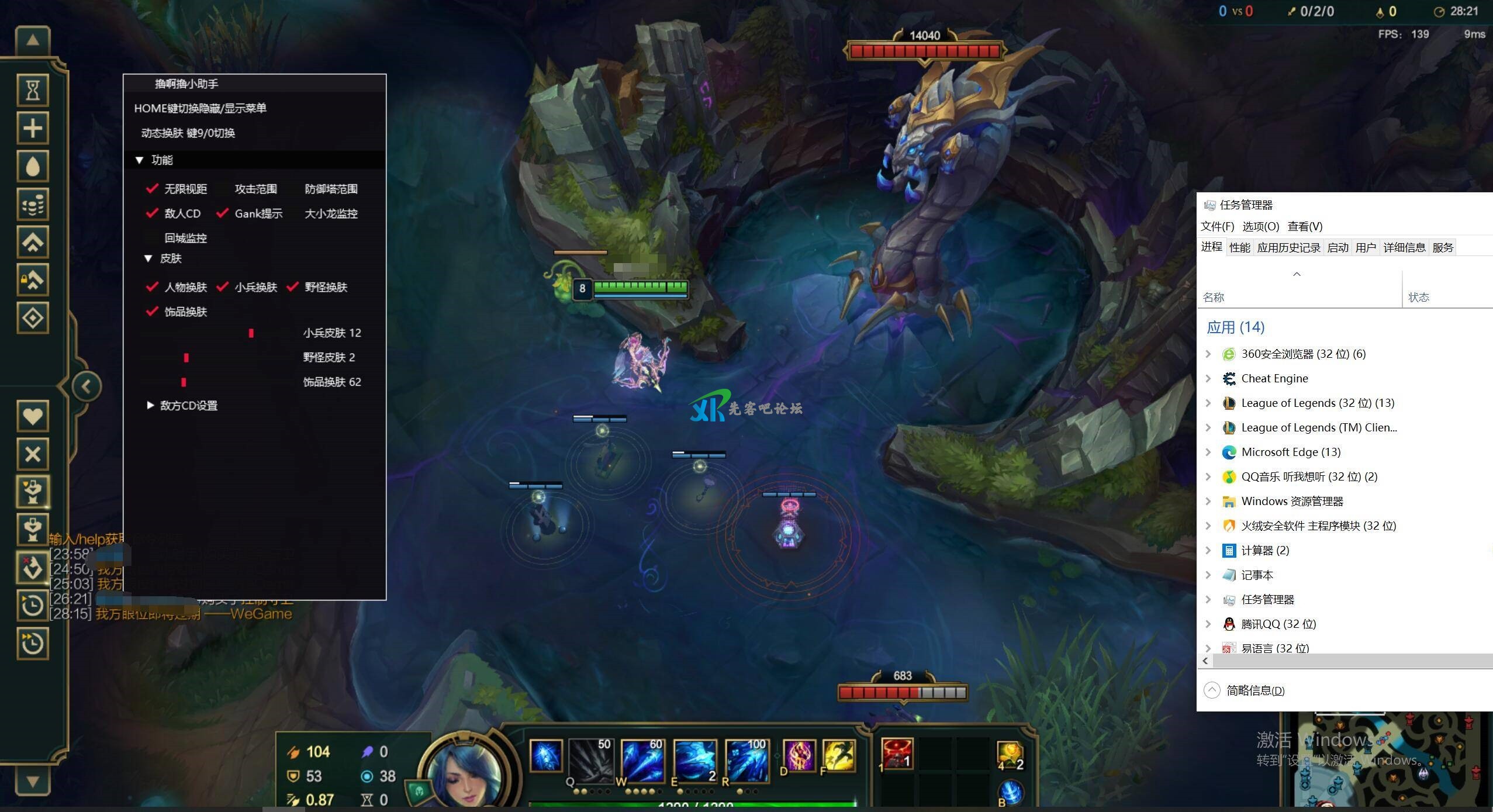Viewport: 1493px width, 812px height.
Task: Enable 大小龙监控 in the helper menu
Action: (293, 213)
